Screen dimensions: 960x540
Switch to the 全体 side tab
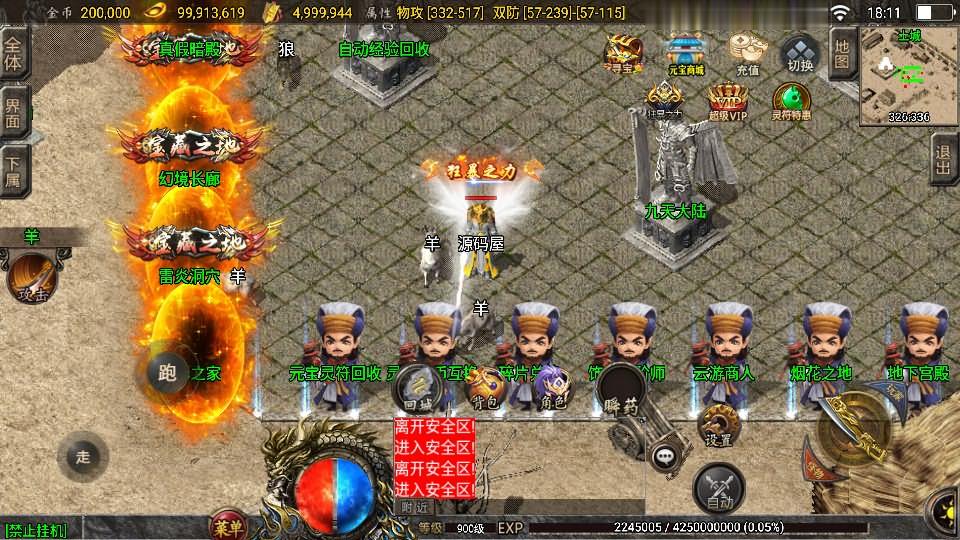click(x=13, y=53)
